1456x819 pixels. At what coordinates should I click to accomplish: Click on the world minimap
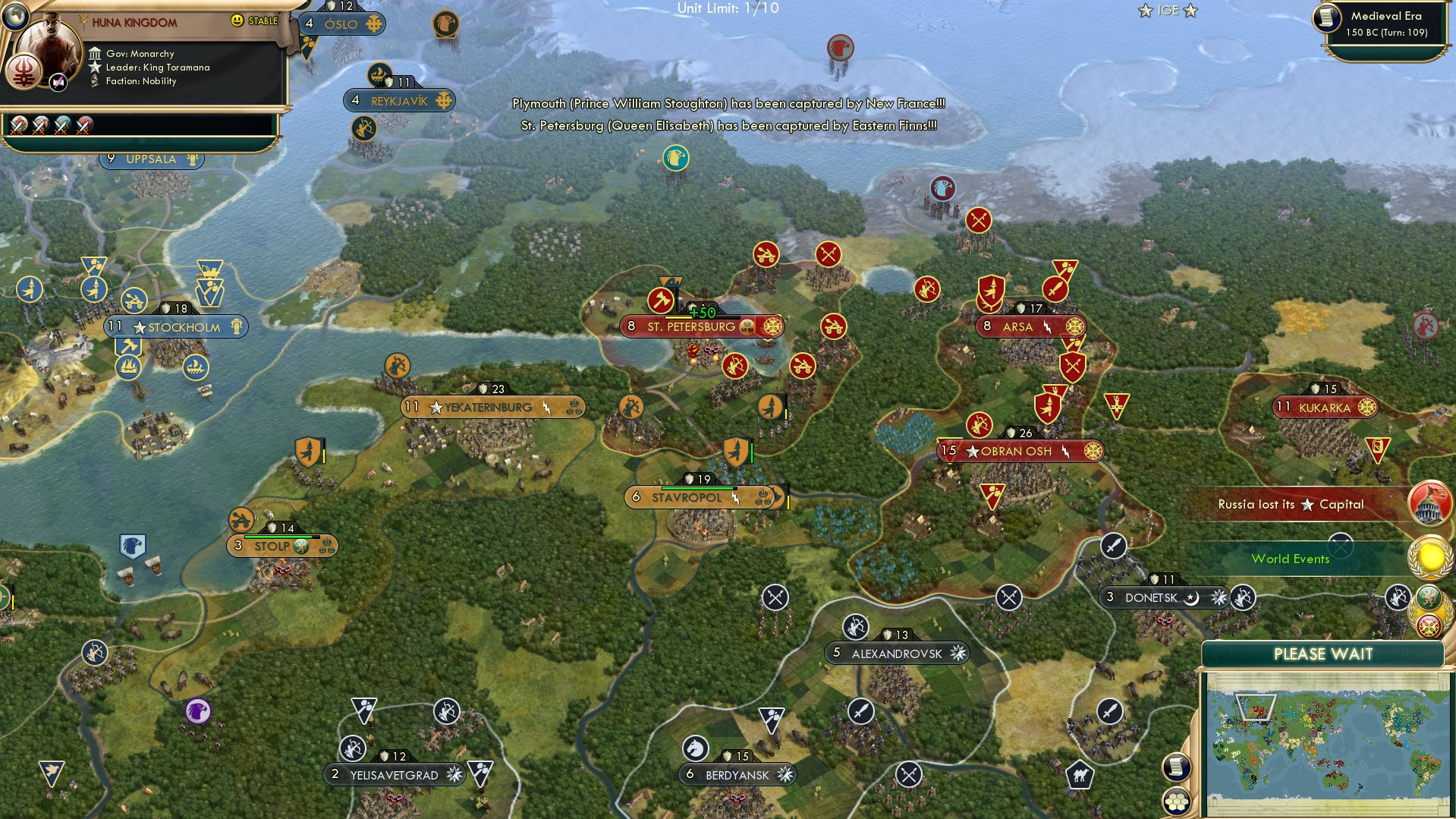coord(1325,742)
